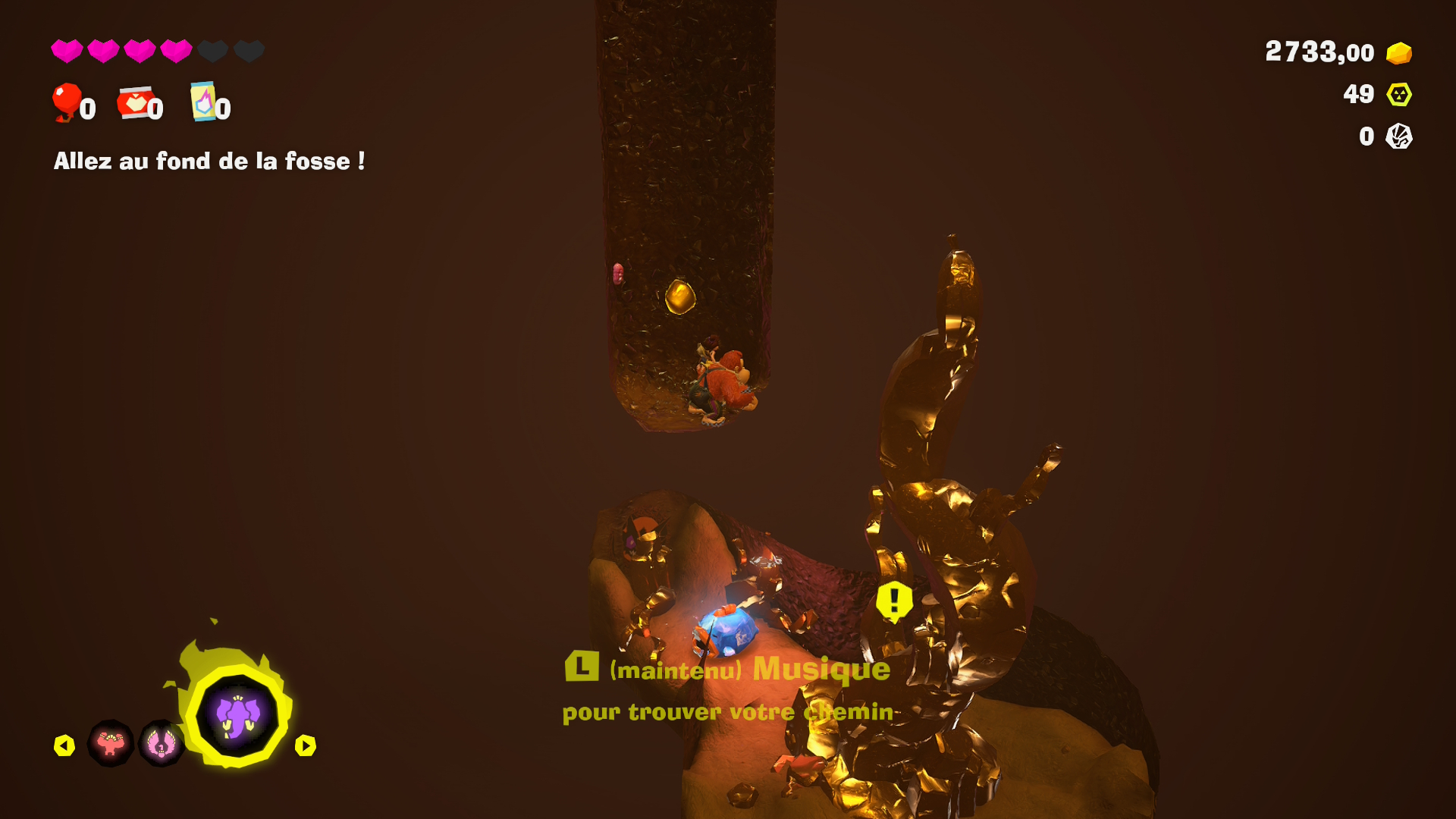
Task: Click the gold nugget currency icon
Action: coord(1399,53)
